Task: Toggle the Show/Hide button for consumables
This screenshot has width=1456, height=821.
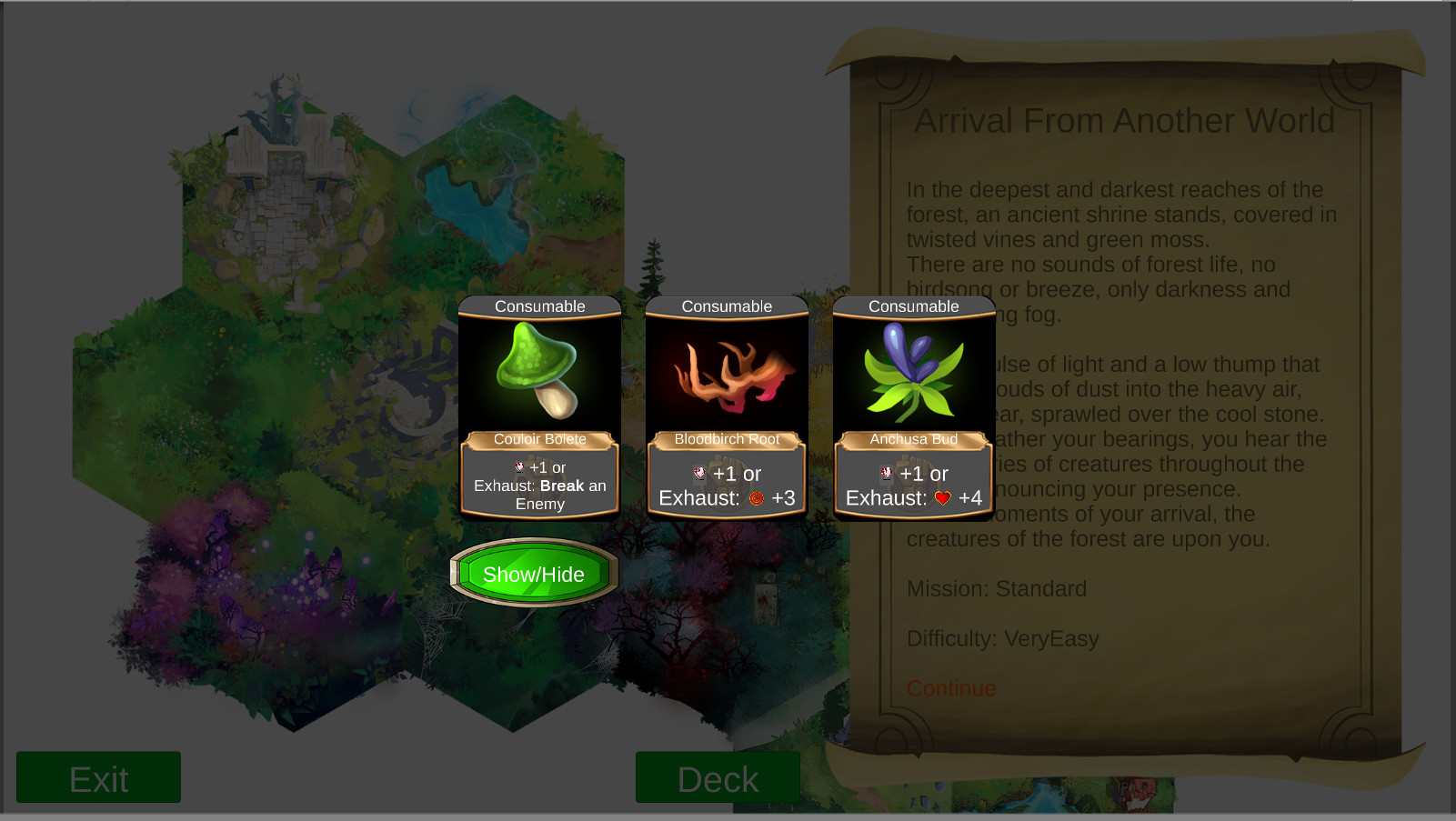Action: point(533,574)
